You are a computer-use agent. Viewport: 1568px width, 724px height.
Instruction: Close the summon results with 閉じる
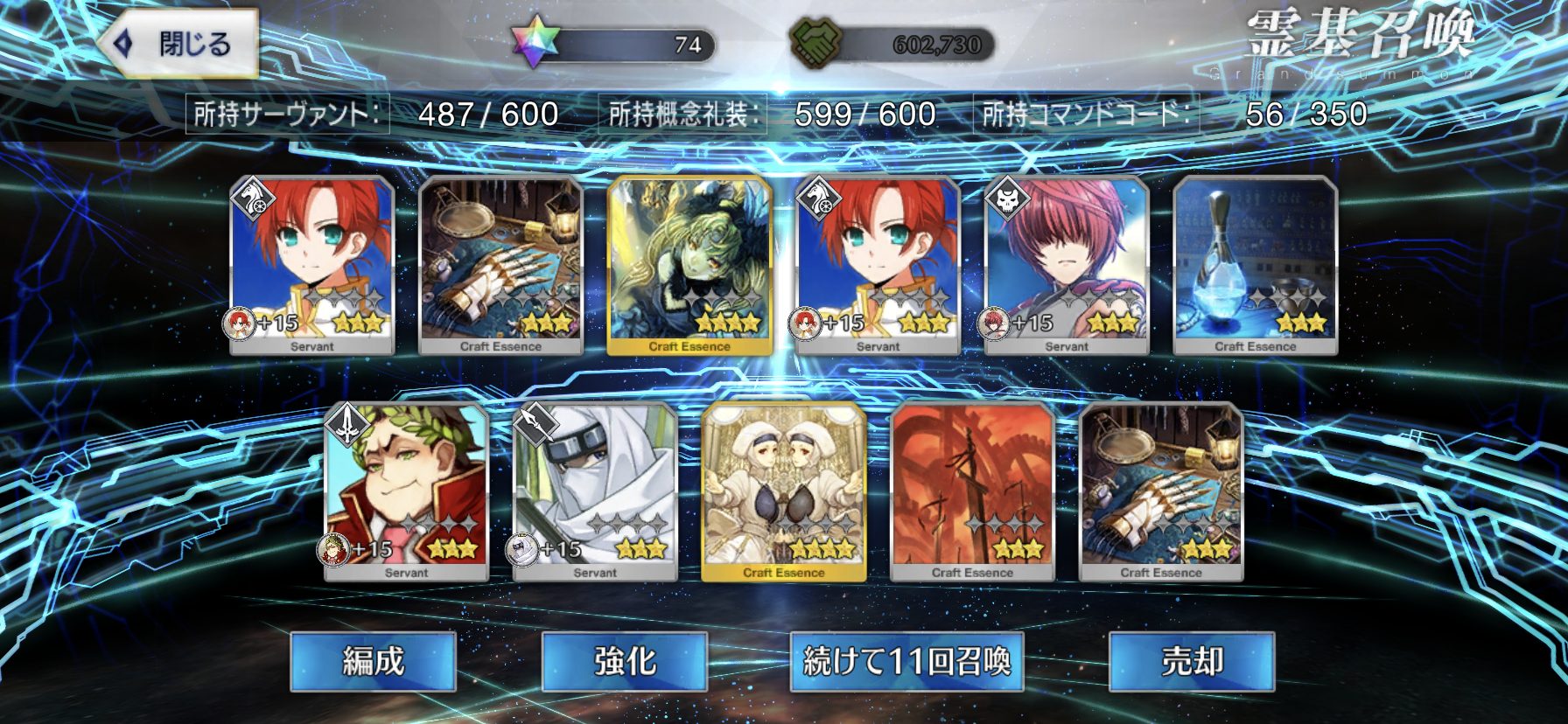pyautogui.click(x=179, y=44)
